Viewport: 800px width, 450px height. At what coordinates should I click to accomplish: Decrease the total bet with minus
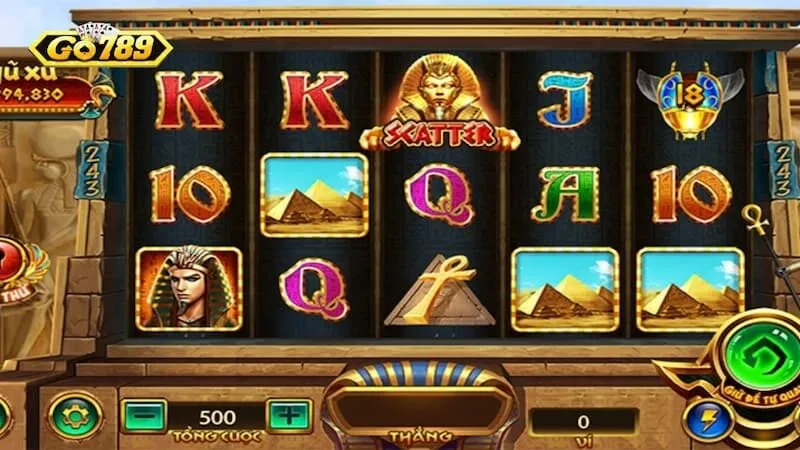click(x=143, y=415)
